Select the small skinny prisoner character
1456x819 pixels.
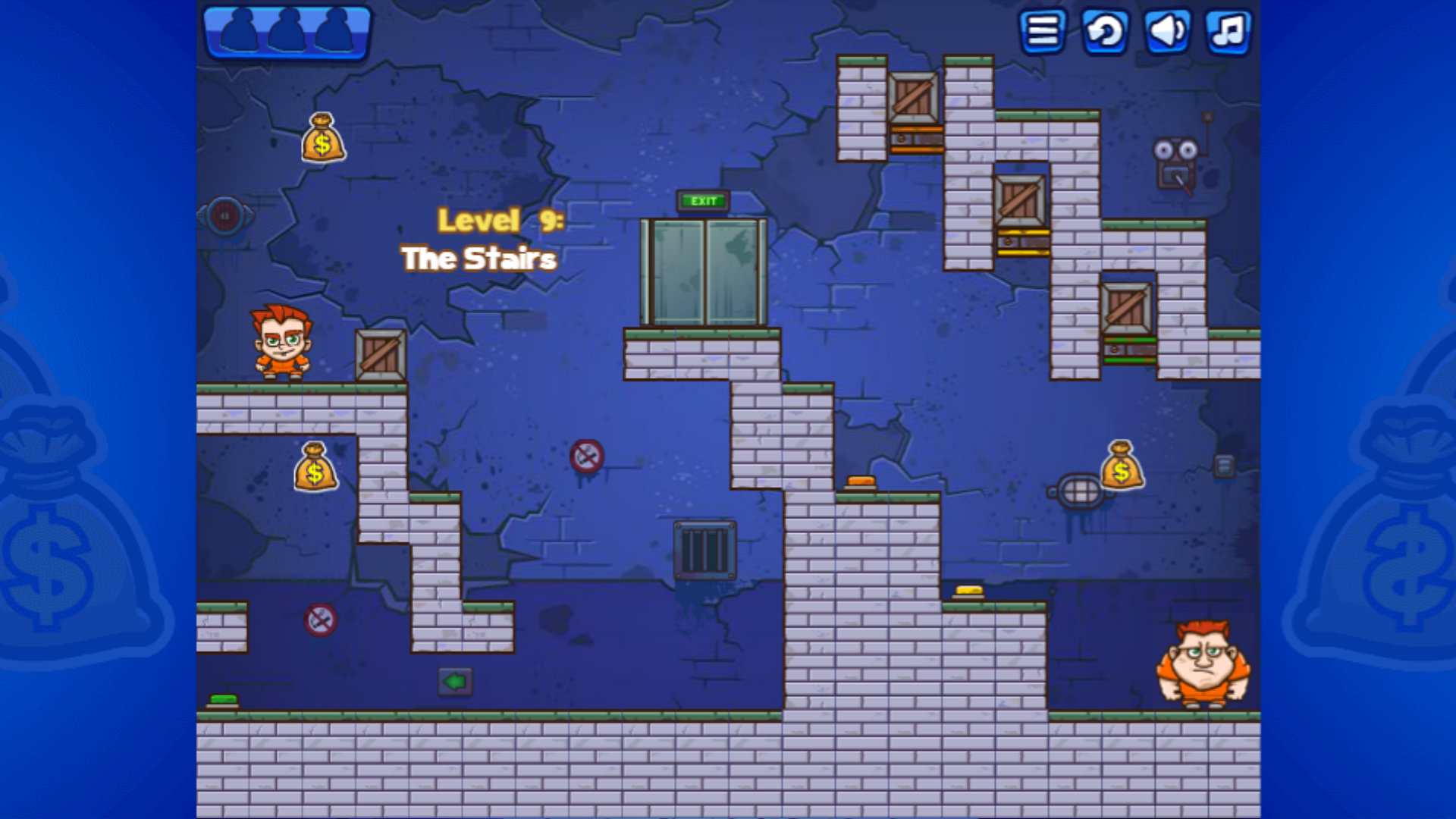click(x=282, y=343)
